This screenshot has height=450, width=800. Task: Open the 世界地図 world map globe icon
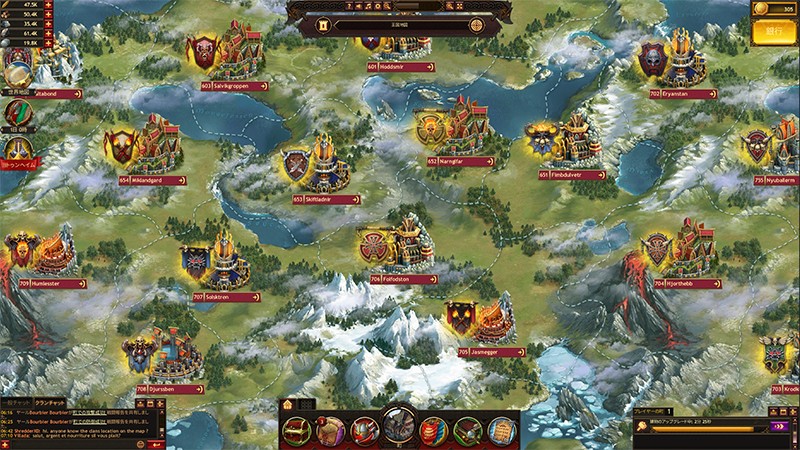[16, 74]
